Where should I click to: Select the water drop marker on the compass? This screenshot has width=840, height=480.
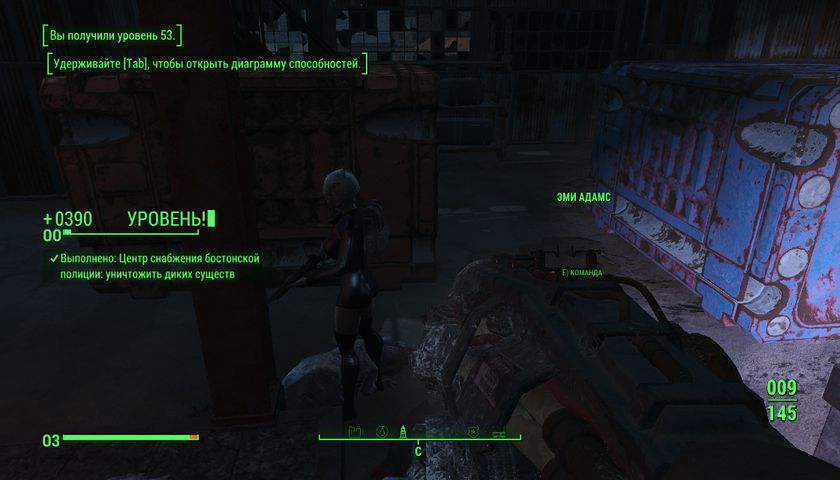coord(382,432)
